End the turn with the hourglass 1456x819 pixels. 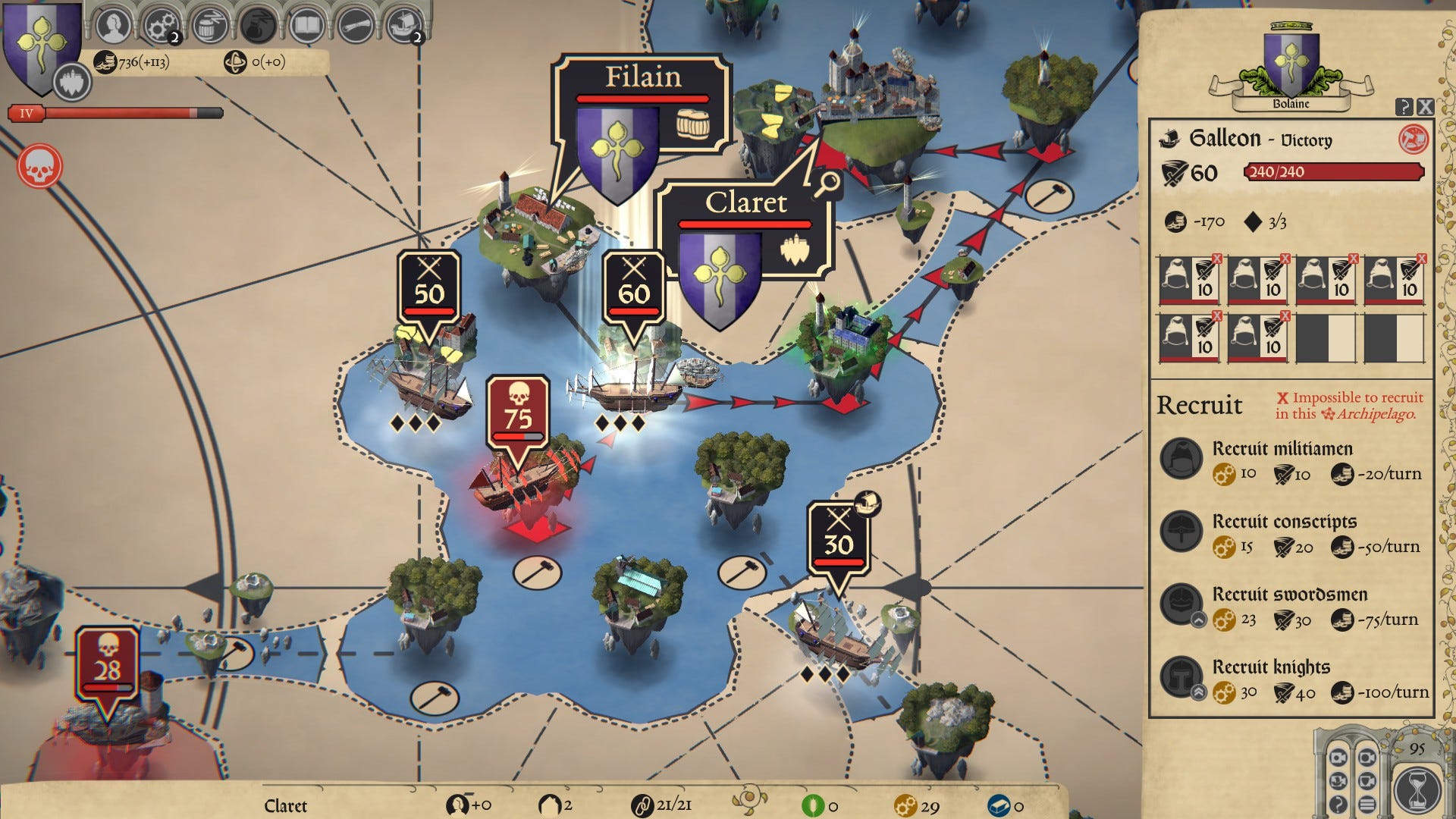click(x=1416, y=789)
